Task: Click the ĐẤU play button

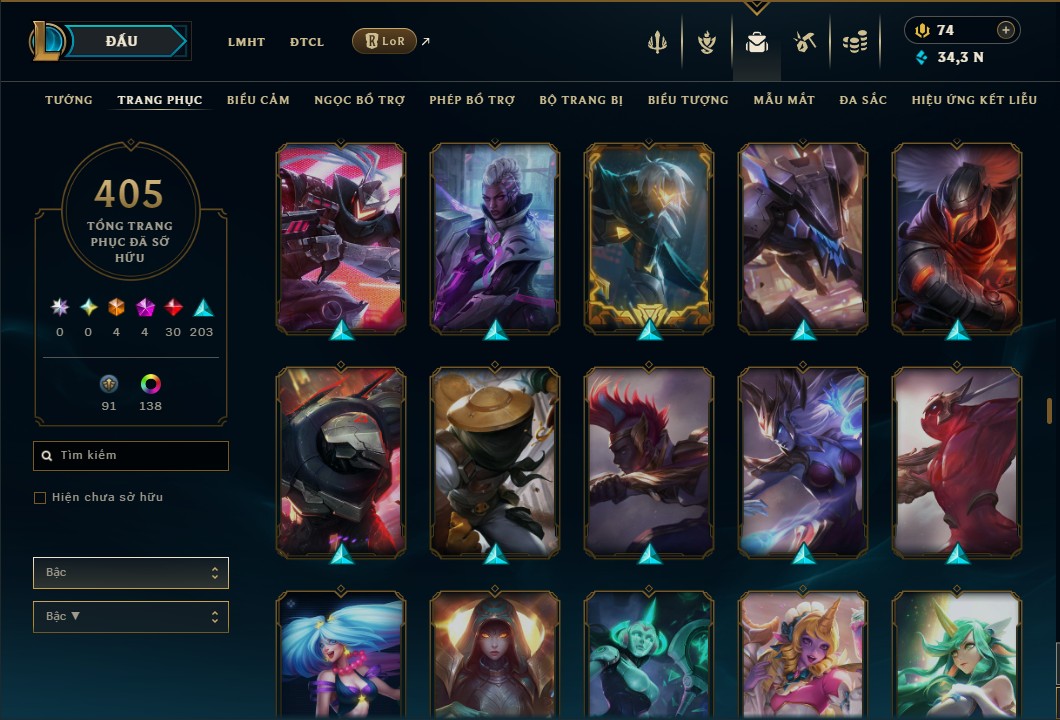Action: pyautogui.click(x=122, y=41)
